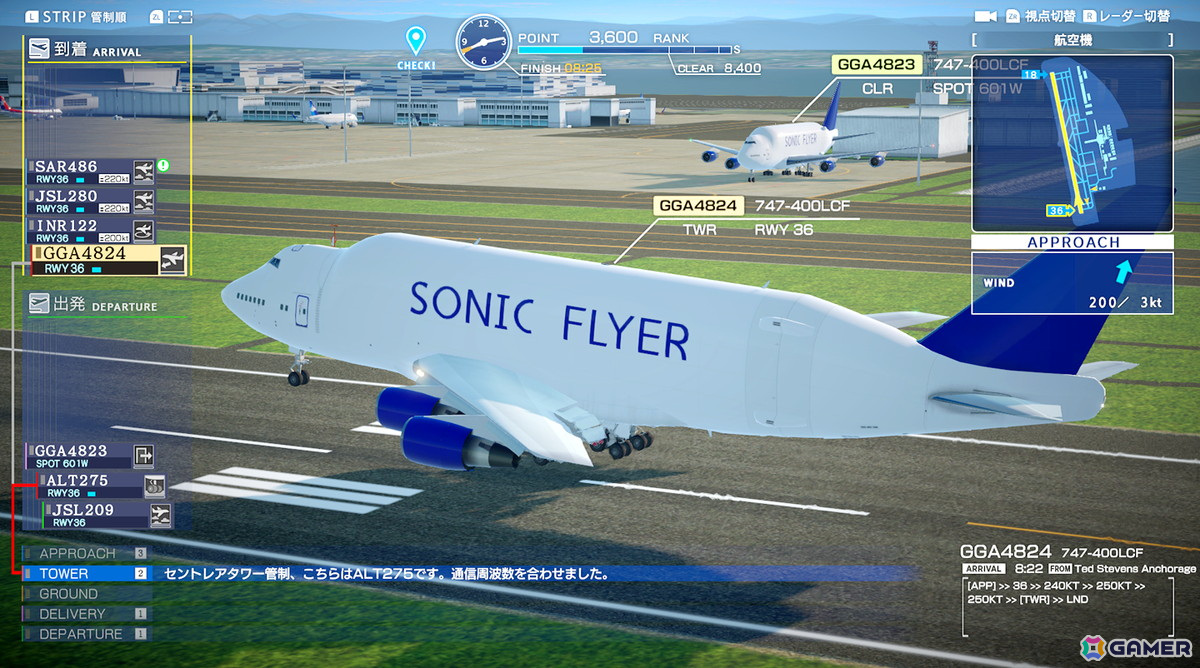Switch to the TOWER frequency channel
1200x668 pixels.
click(x=64, y=574)
